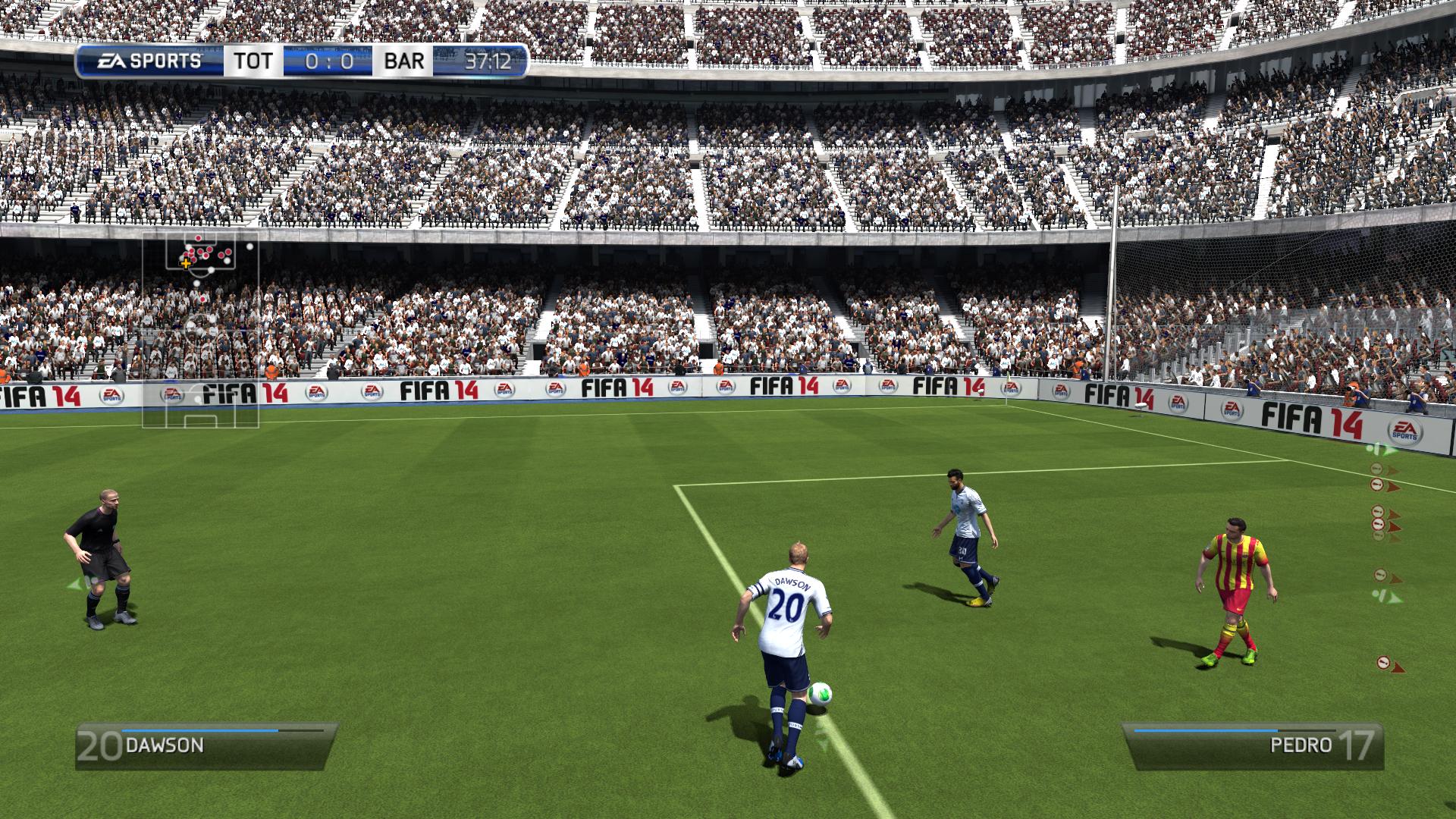Click the EA Sports logo on the scoreboard
Viewport: 1456px width, 819px height.
(x=149, y=61)
